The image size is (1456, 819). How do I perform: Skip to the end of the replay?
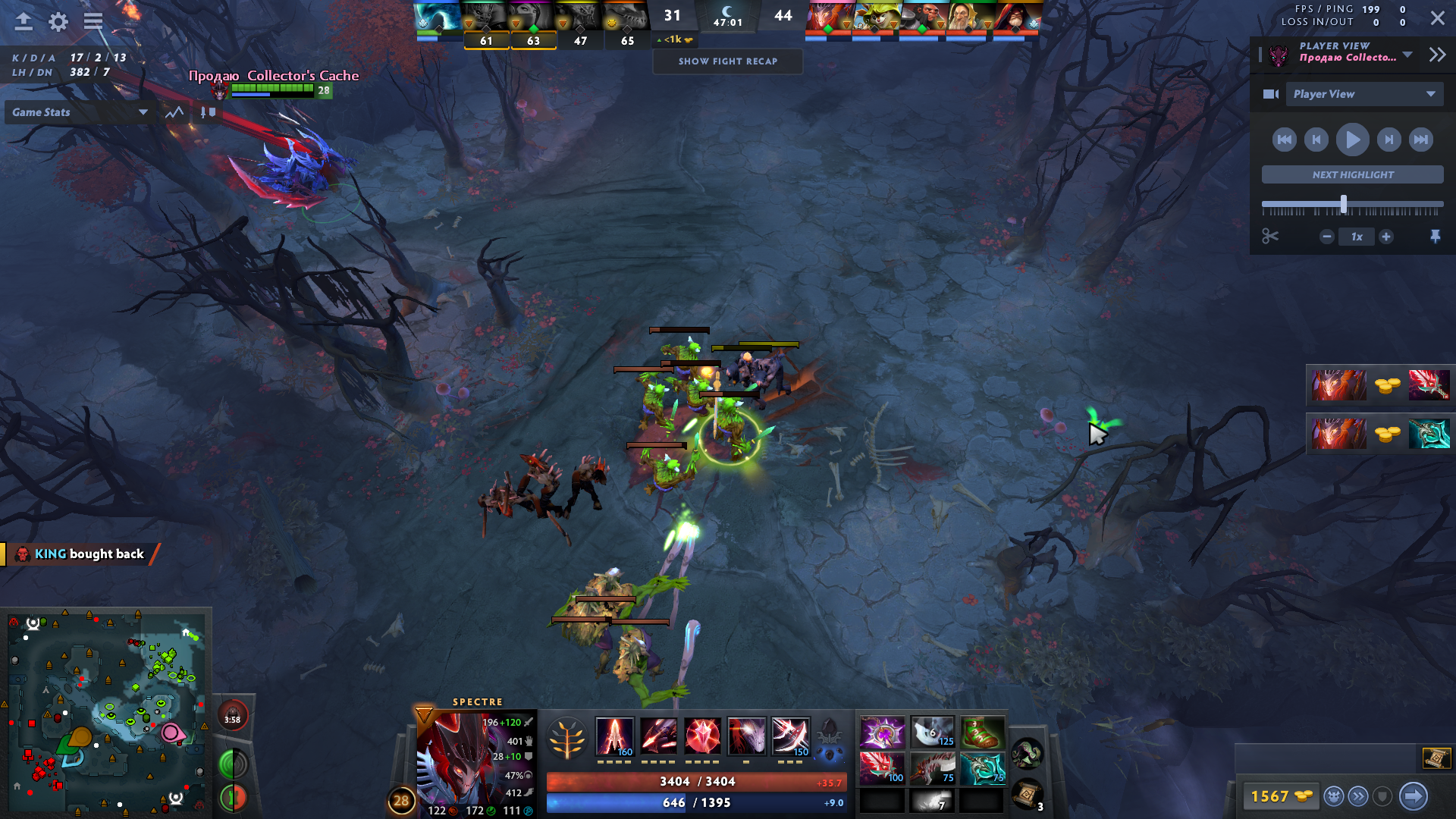[x=1420, y=140]
